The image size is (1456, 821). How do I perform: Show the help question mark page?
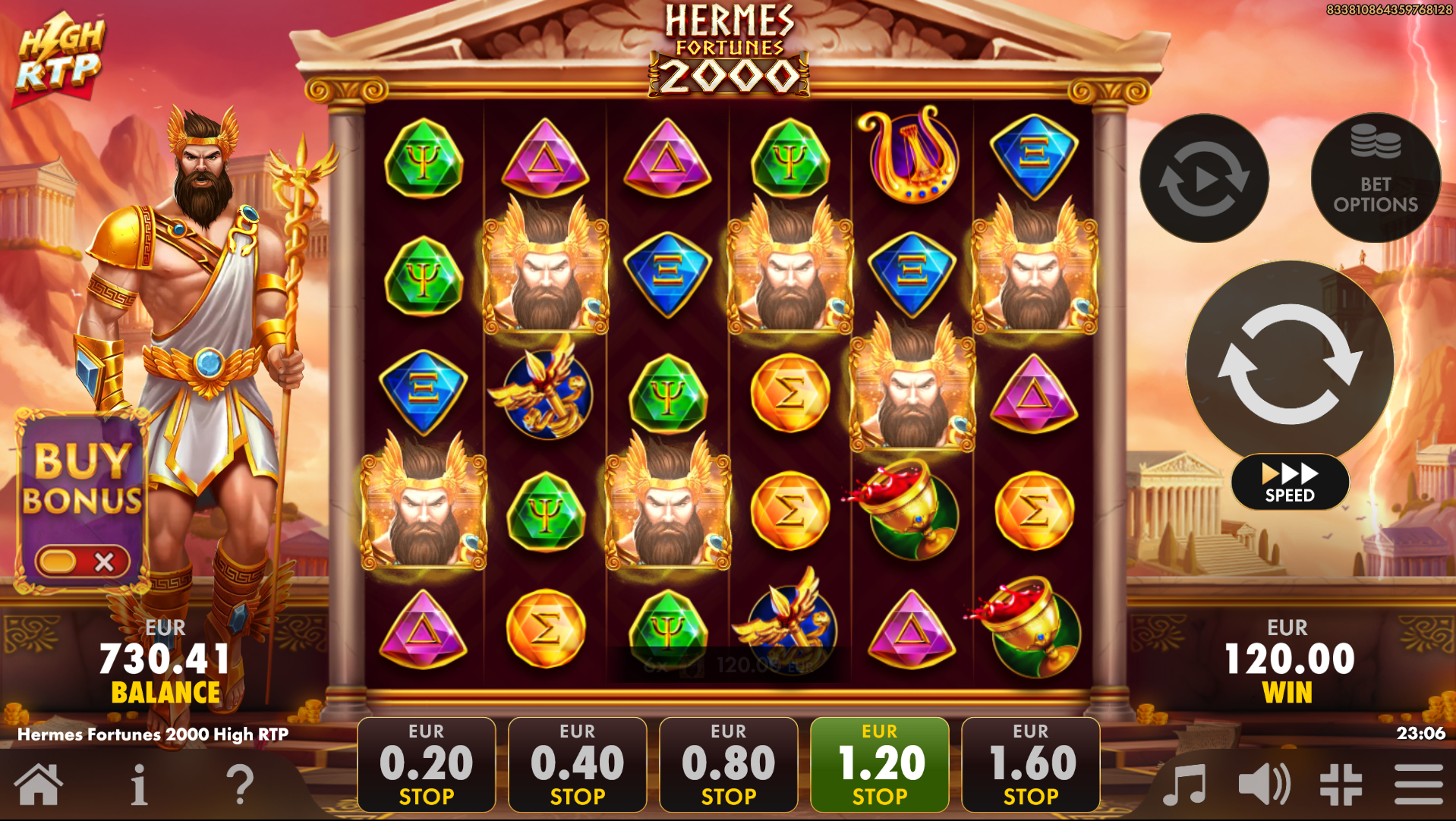(240, 785)
